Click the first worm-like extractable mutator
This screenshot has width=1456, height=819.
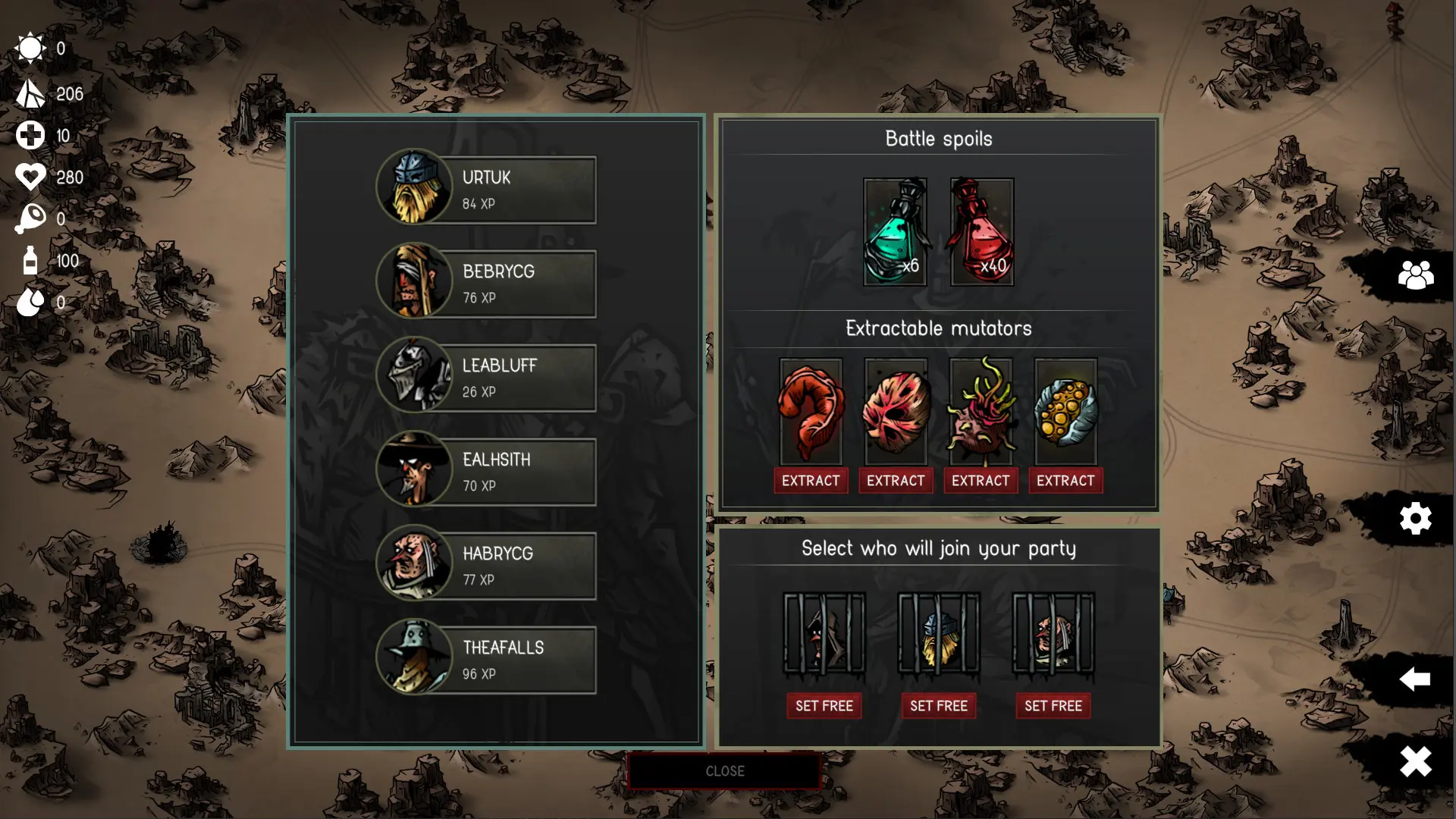coord(810,413)
